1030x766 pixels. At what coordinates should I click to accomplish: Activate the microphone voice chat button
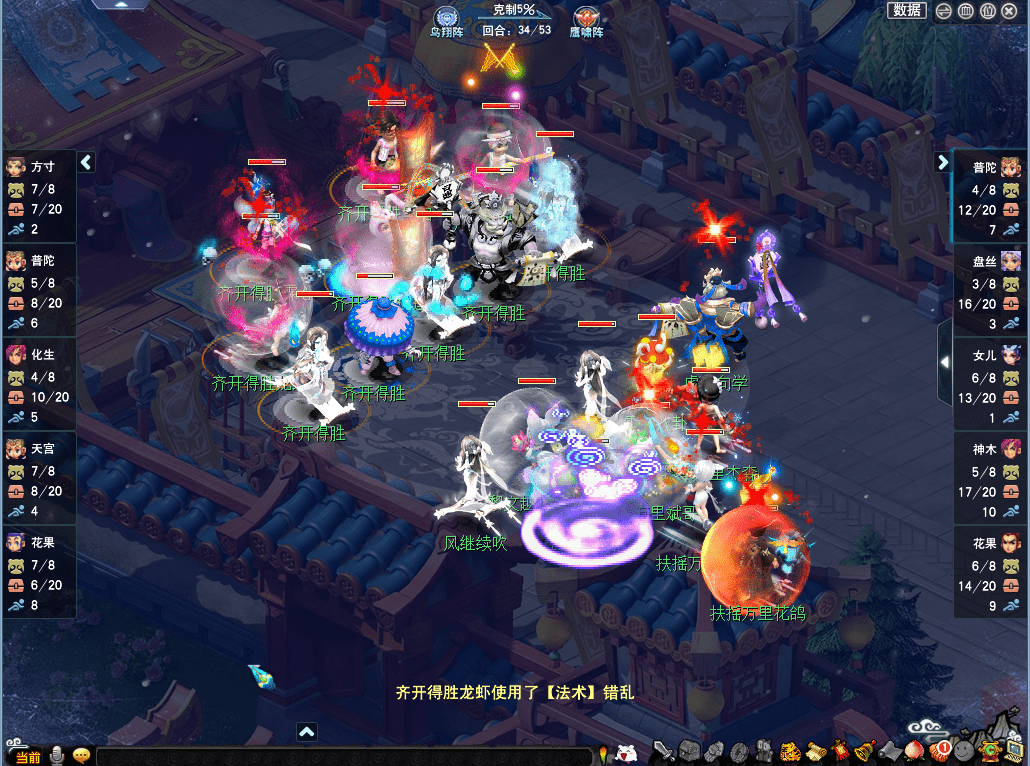coord(58,756)
